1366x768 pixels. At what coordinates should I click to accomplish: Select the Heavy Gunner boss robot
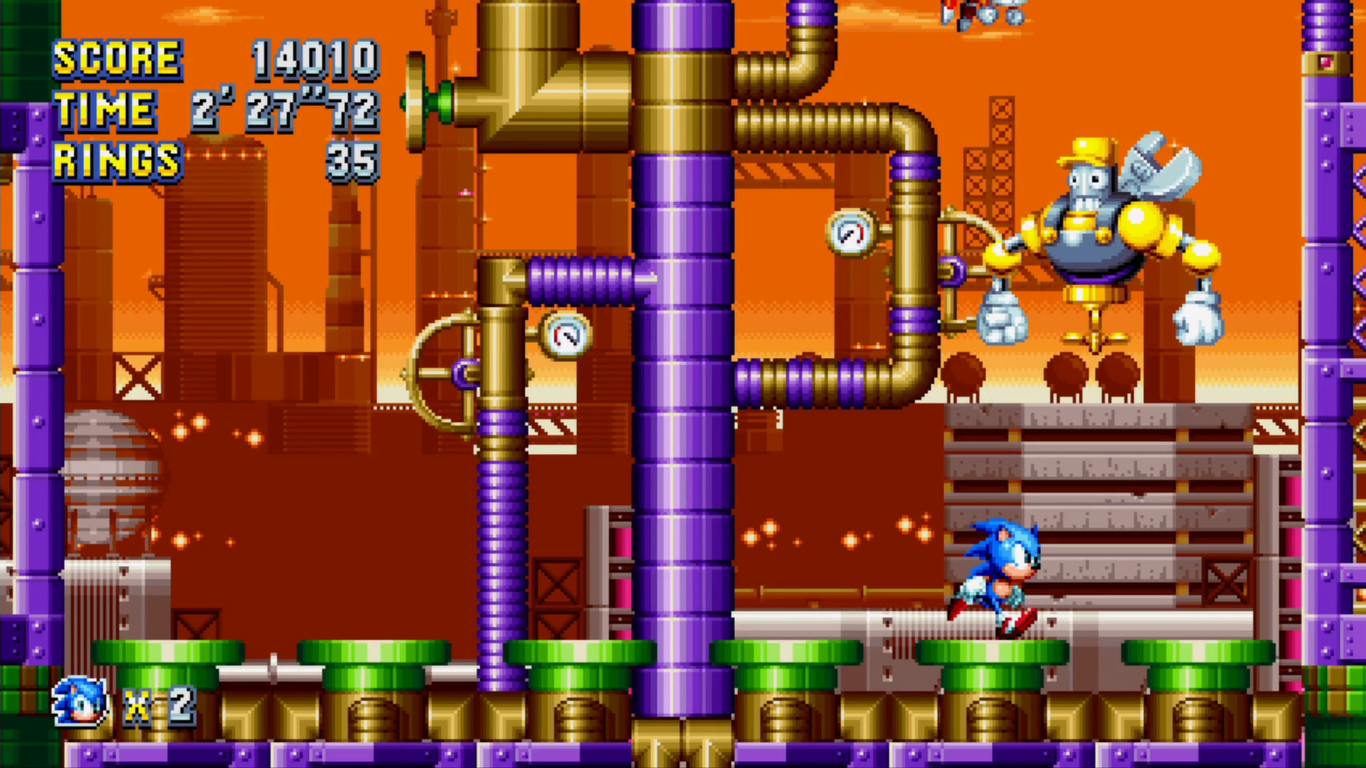coord(1090,230)
